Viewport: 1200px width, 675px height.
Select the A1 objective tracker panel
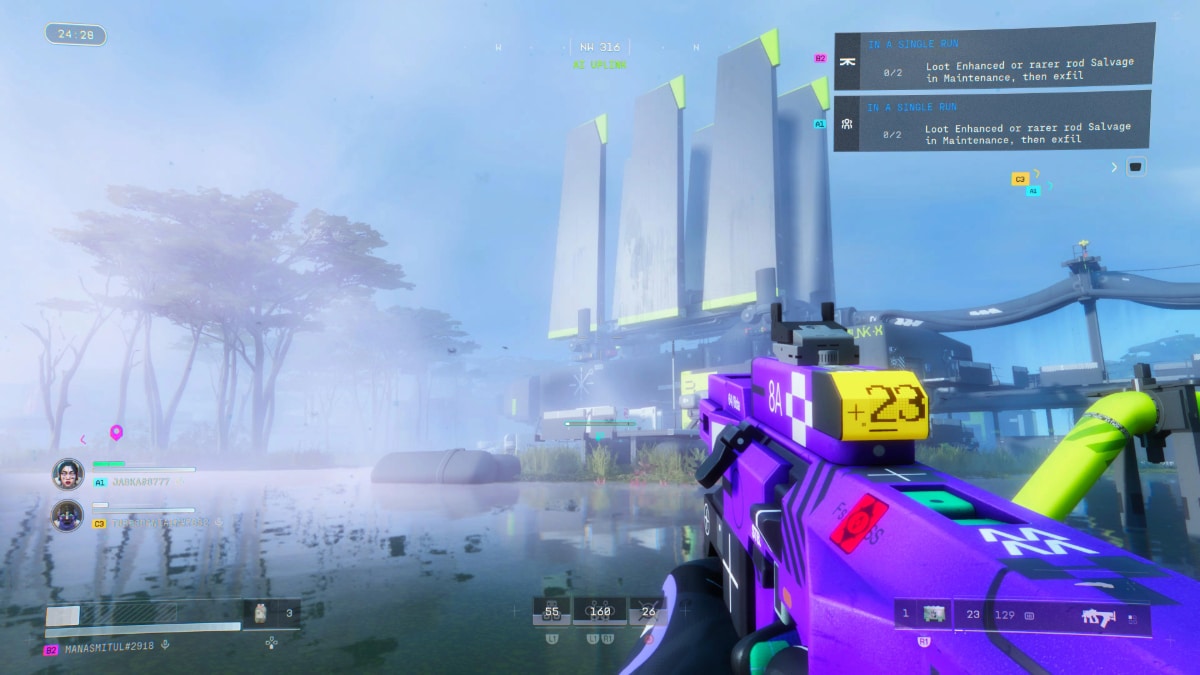[991, 122]
